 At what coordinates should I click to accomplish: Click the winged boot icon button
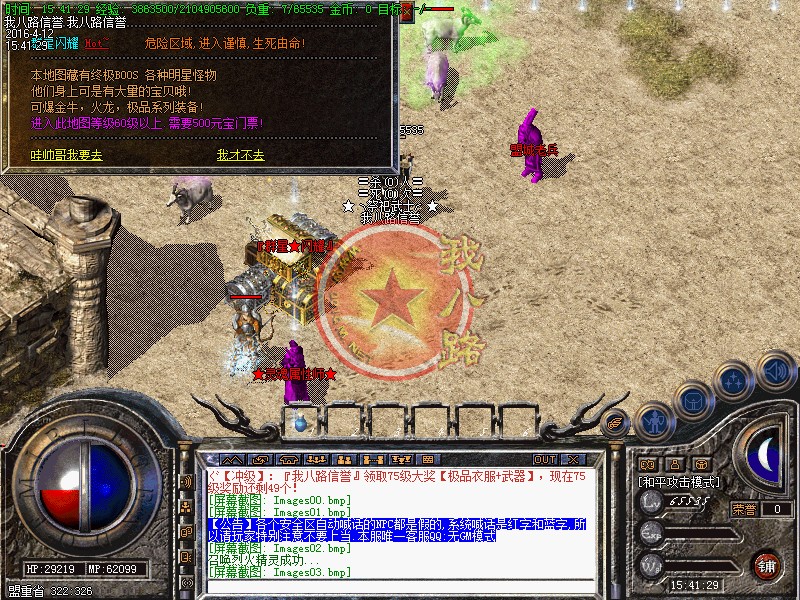(x=616, y=421)
